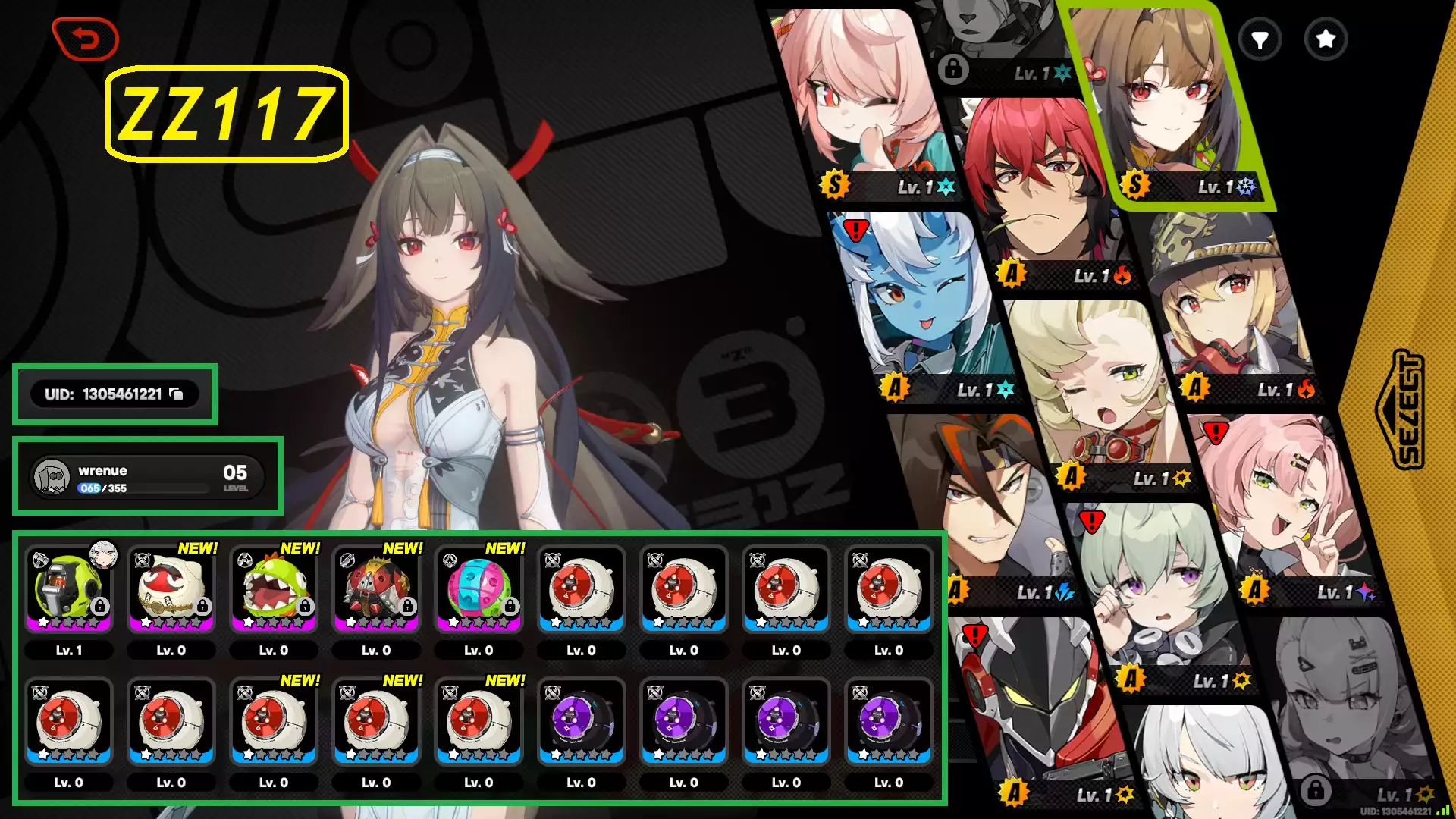The width and height of the screenshot is (1456, 819).
Task: Select the green helmet Bangboo at Lv. 1
Action: pyautogui.click(x=69, y=589)
